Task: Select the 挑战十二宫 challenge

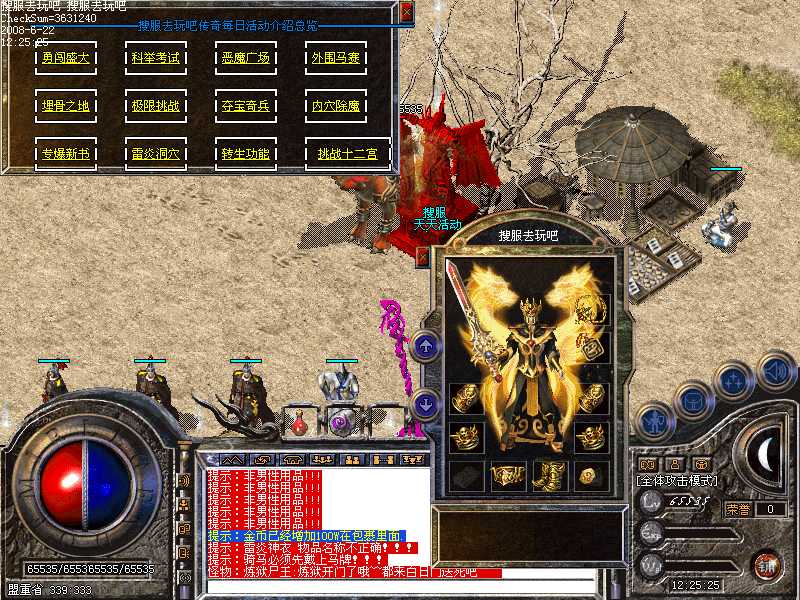Action: (347, 154)
